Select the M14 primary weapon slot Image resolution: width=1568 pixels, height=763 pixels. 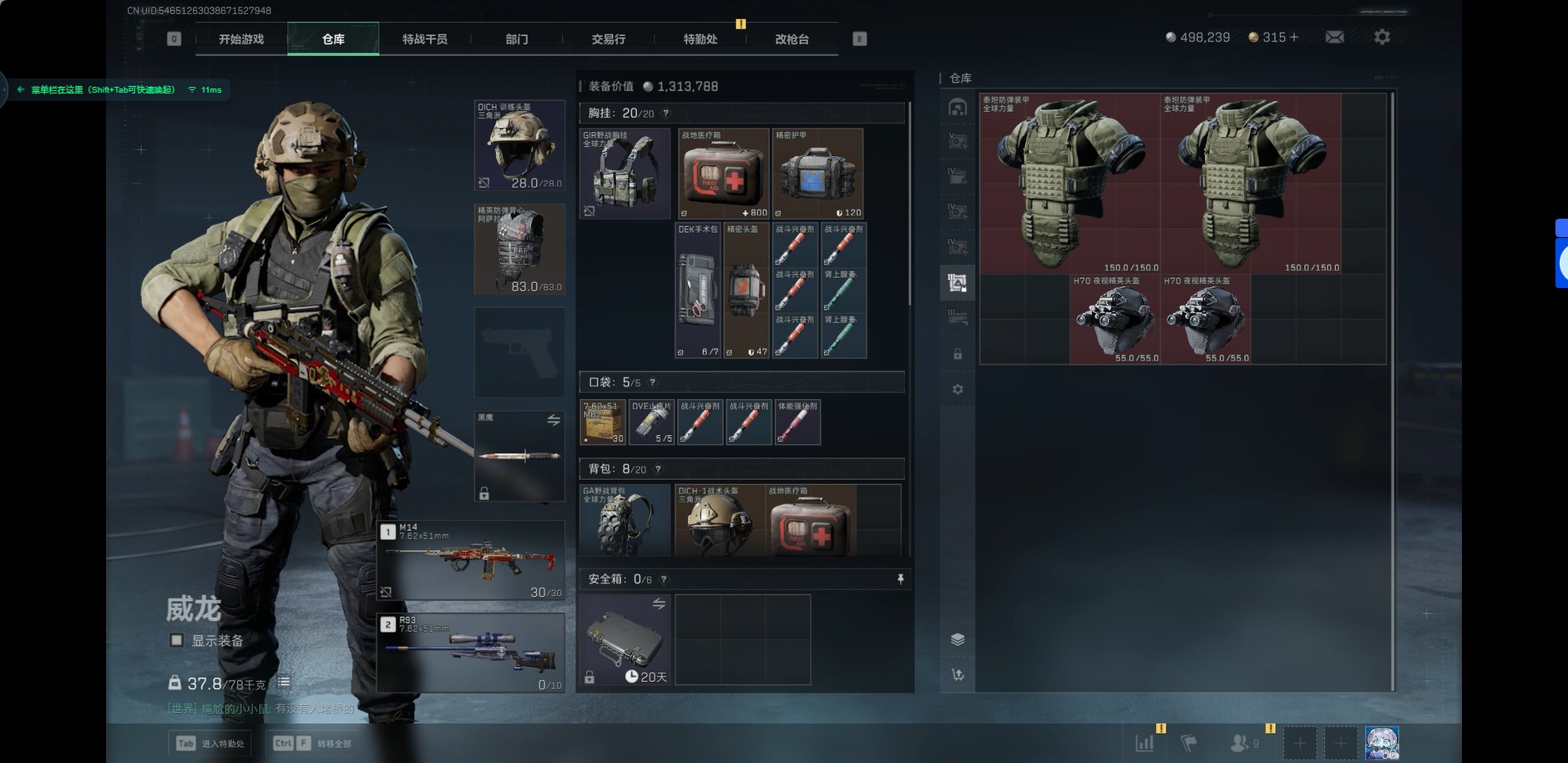[471, 560]
